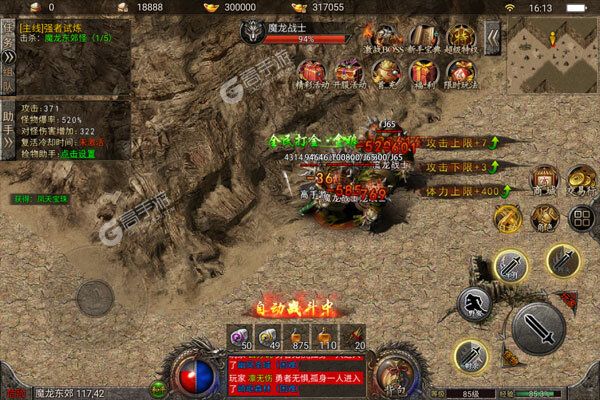Use the purple potion hotbar slot showing 50
This screenshot has height=400, width=600.
pyautogui.click(x=241, y=335)
